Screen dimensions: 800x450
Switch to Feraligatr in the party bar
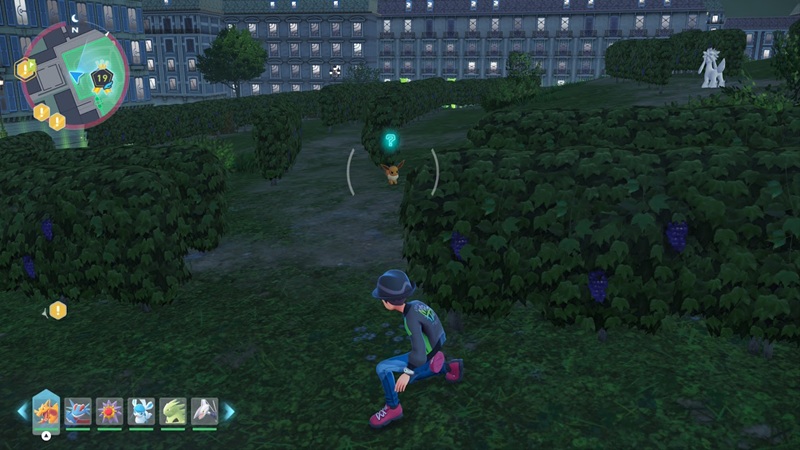[78, 411]
